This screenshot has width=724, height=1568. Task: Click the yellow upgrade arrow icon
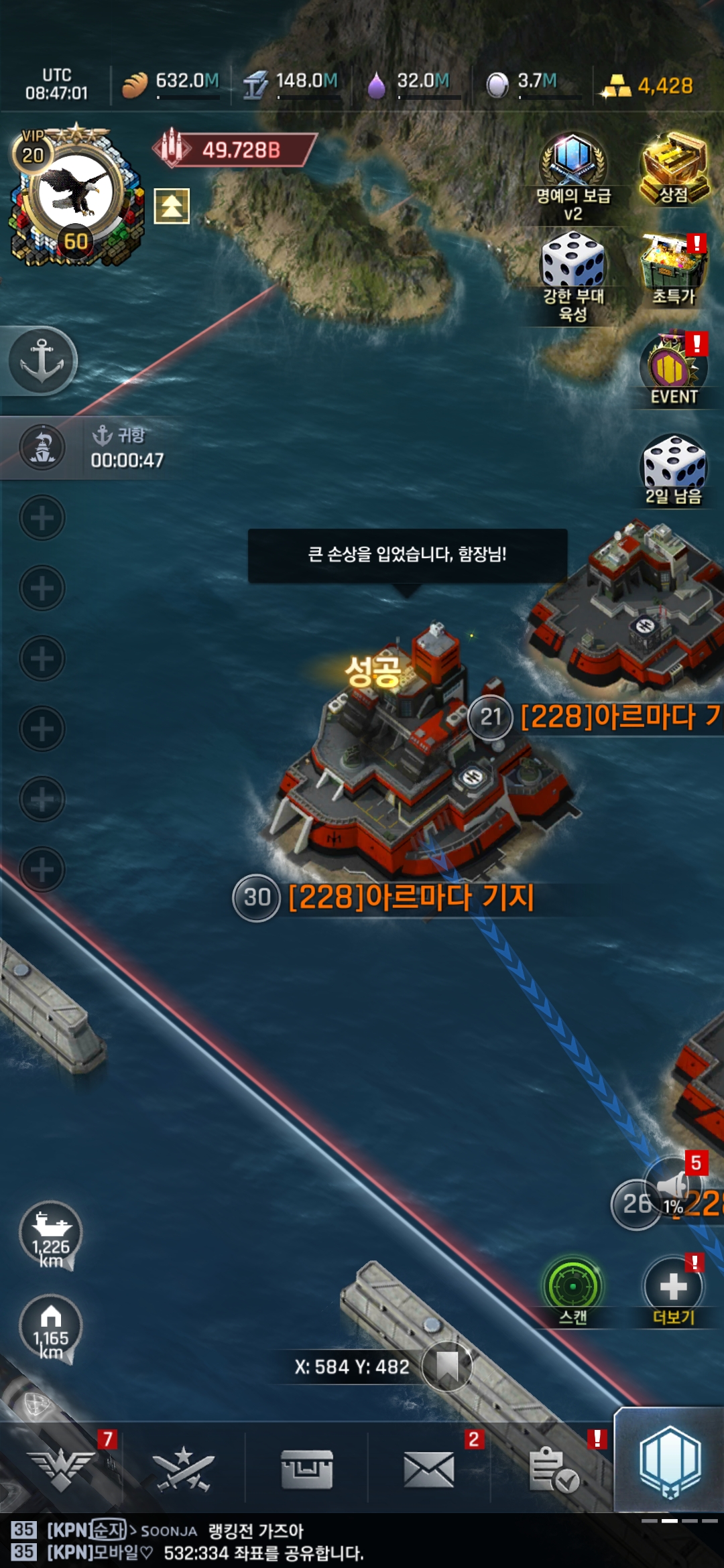[x=172, y=206]
